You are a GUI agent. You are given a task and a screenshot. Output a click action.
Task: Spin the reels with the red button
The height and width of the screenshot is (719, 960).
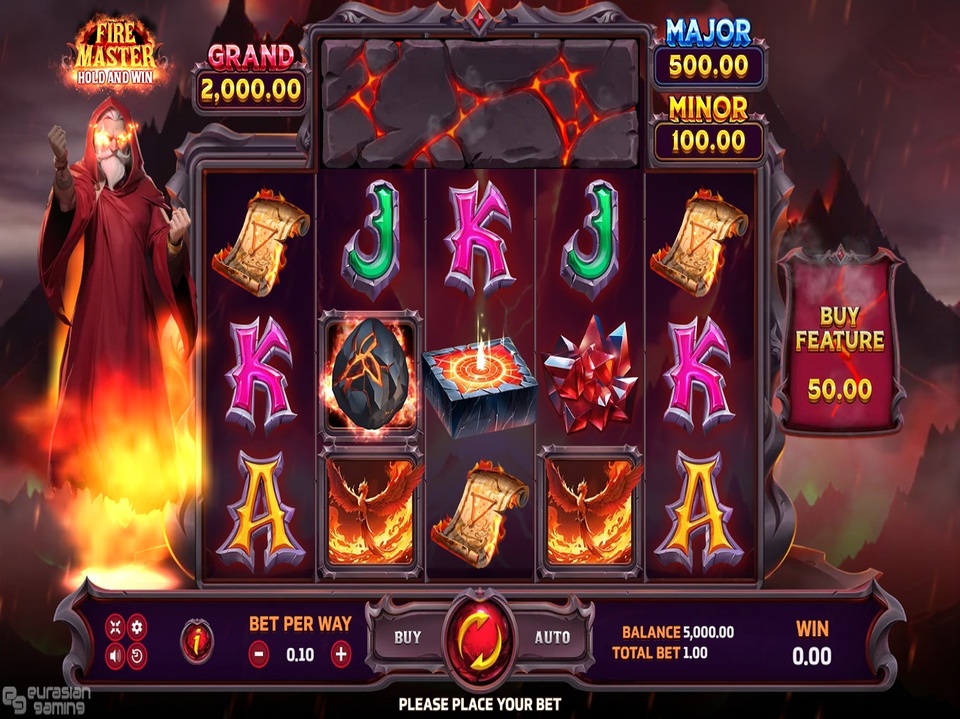pos(479,637)
